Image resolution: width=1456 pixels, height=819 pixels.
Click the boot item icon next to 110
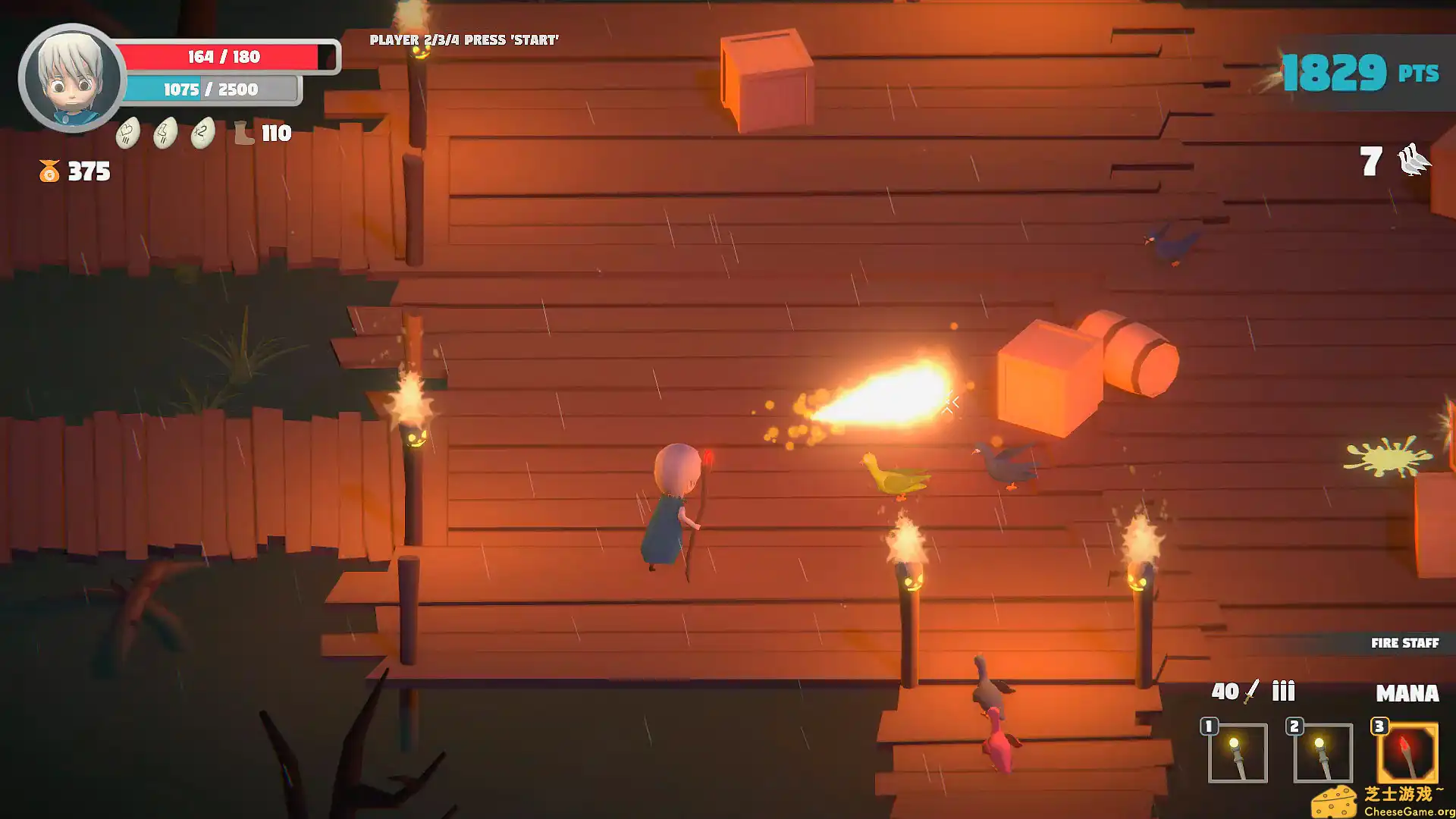click(244, 133)
